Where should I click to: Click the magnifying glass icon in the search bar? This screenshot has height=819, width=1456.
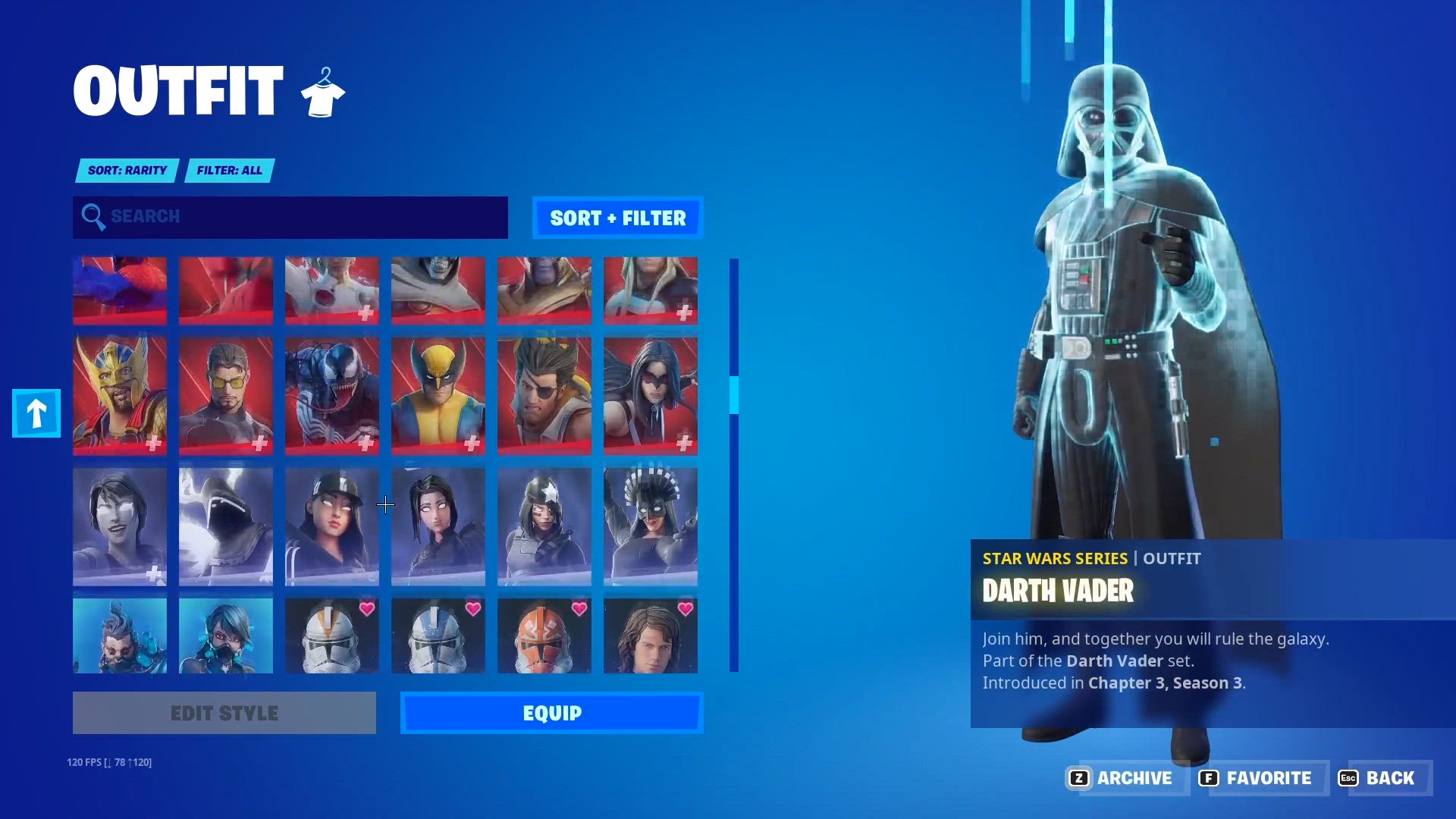pos(94,218)
